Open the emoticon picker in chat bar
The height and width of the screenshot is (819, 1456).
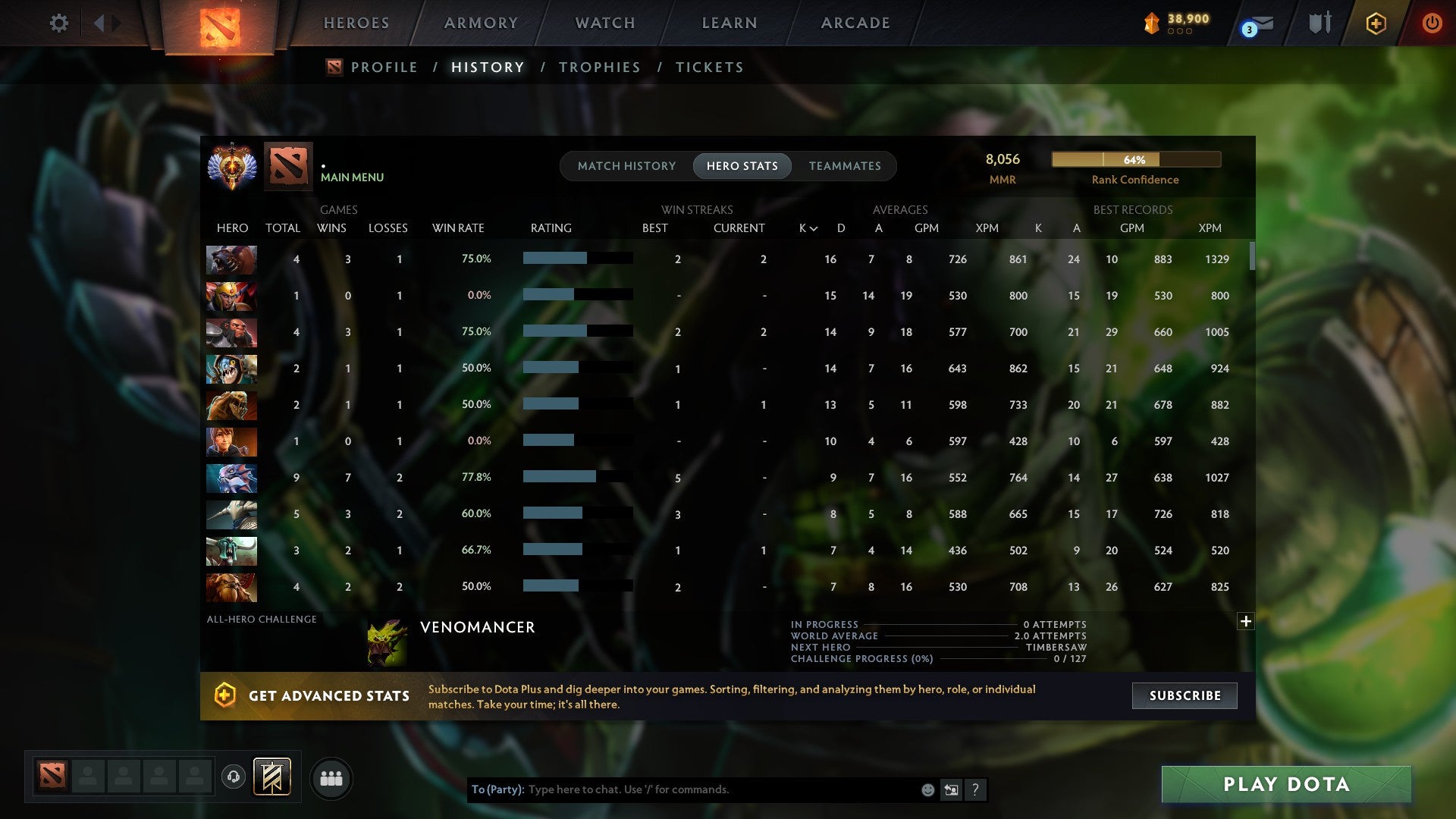pos(927,789)
